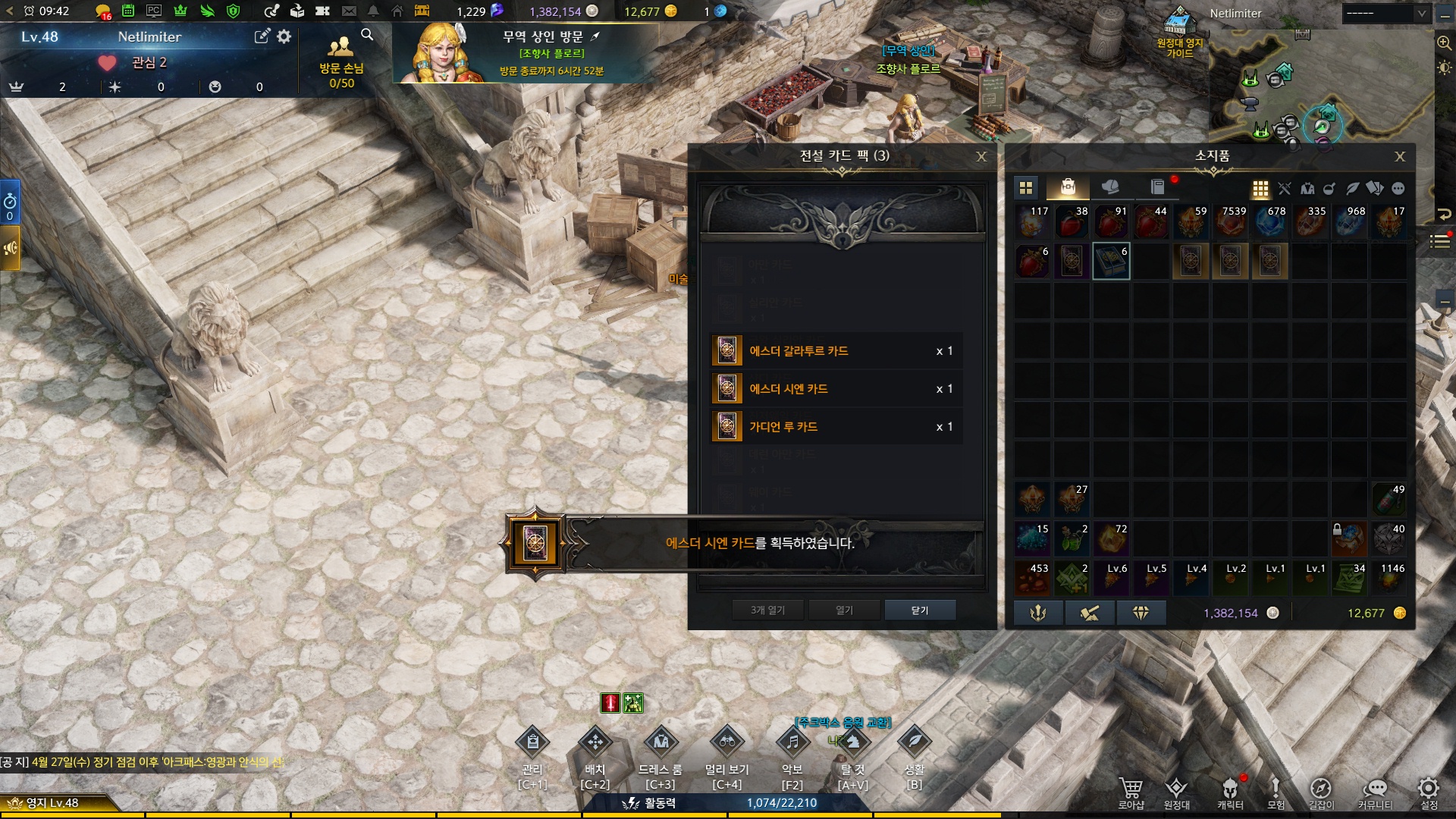Click the 3개 열기 button
Viewport: 1456px width, 819px height.
point(767,610)
